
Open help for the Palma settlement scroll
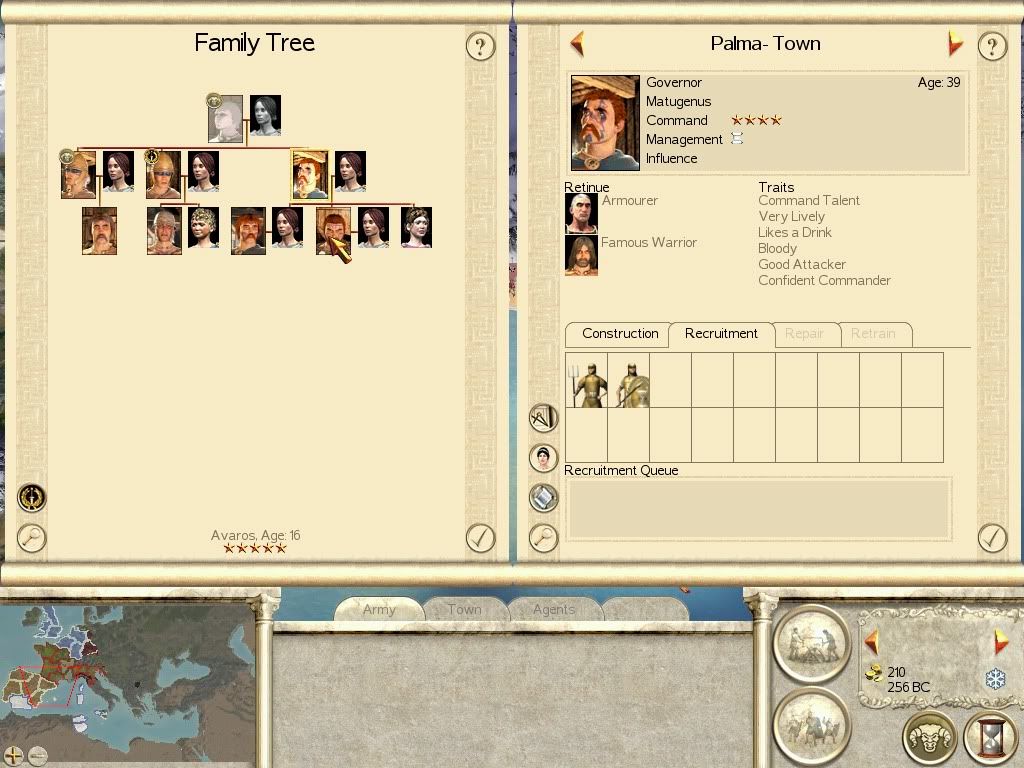(x=991, y=46)
